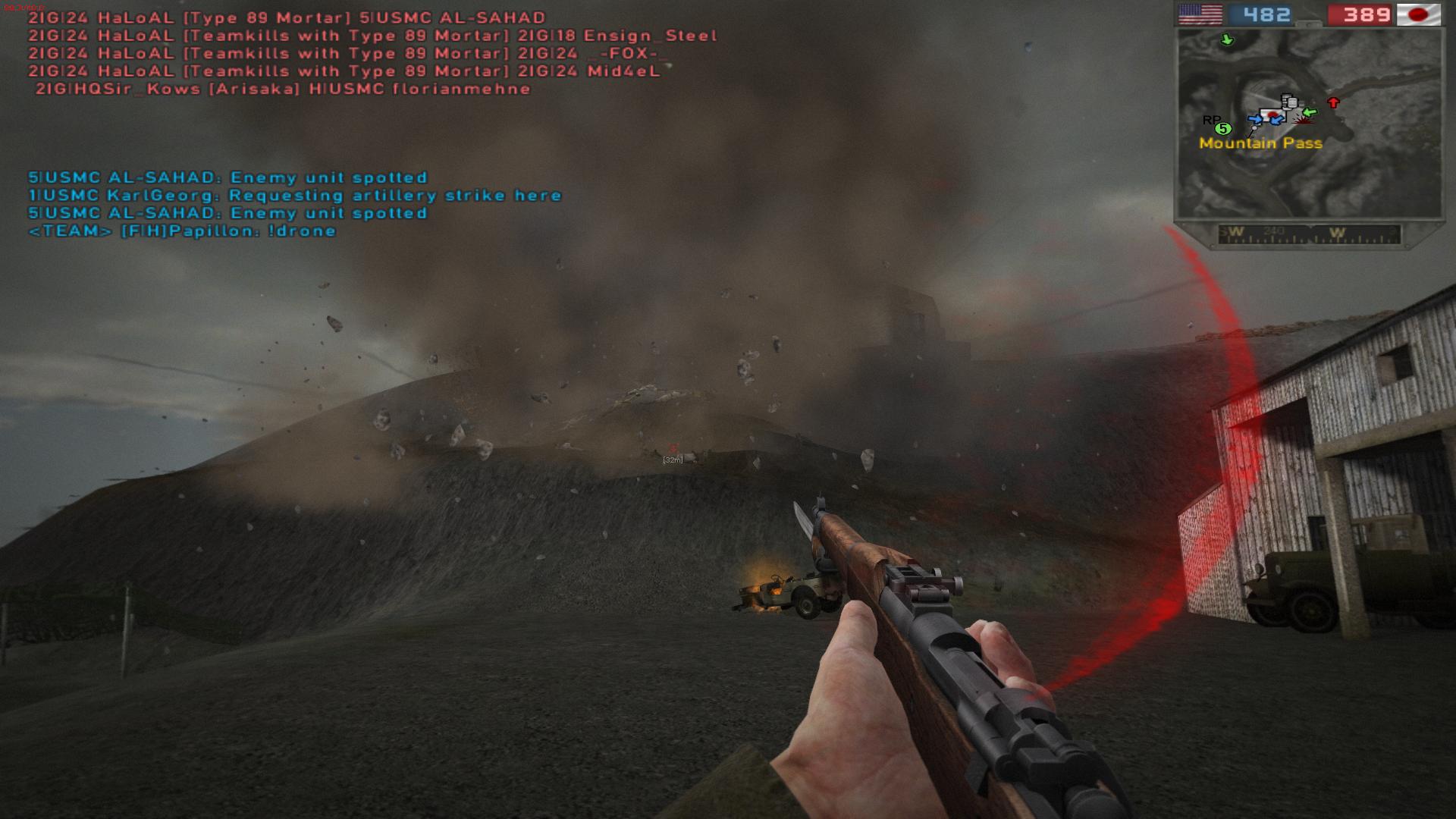Select the Mountain Pass control point flag
The image size is (1456, 819).
[1273, 115]
